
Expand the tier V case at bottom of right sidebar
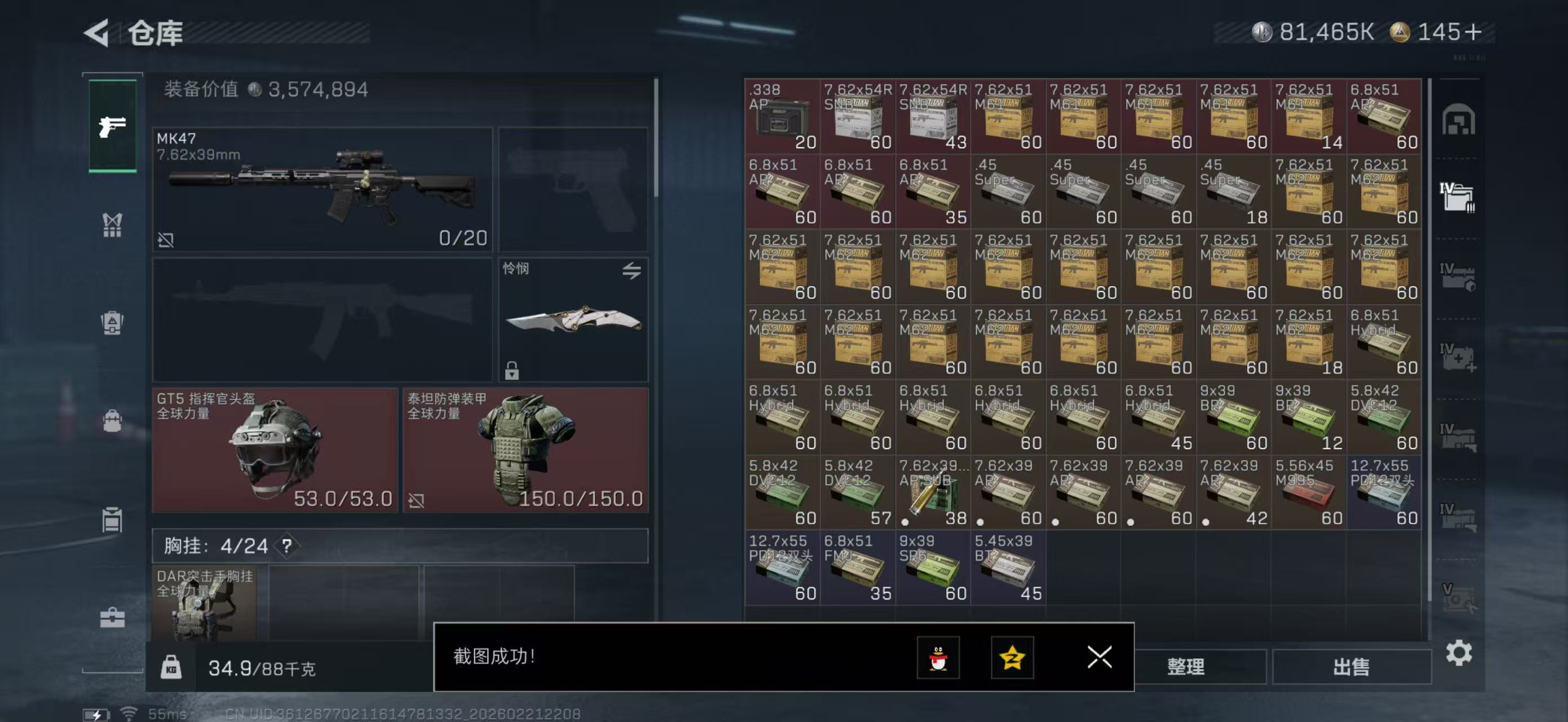click(1460, 592)
